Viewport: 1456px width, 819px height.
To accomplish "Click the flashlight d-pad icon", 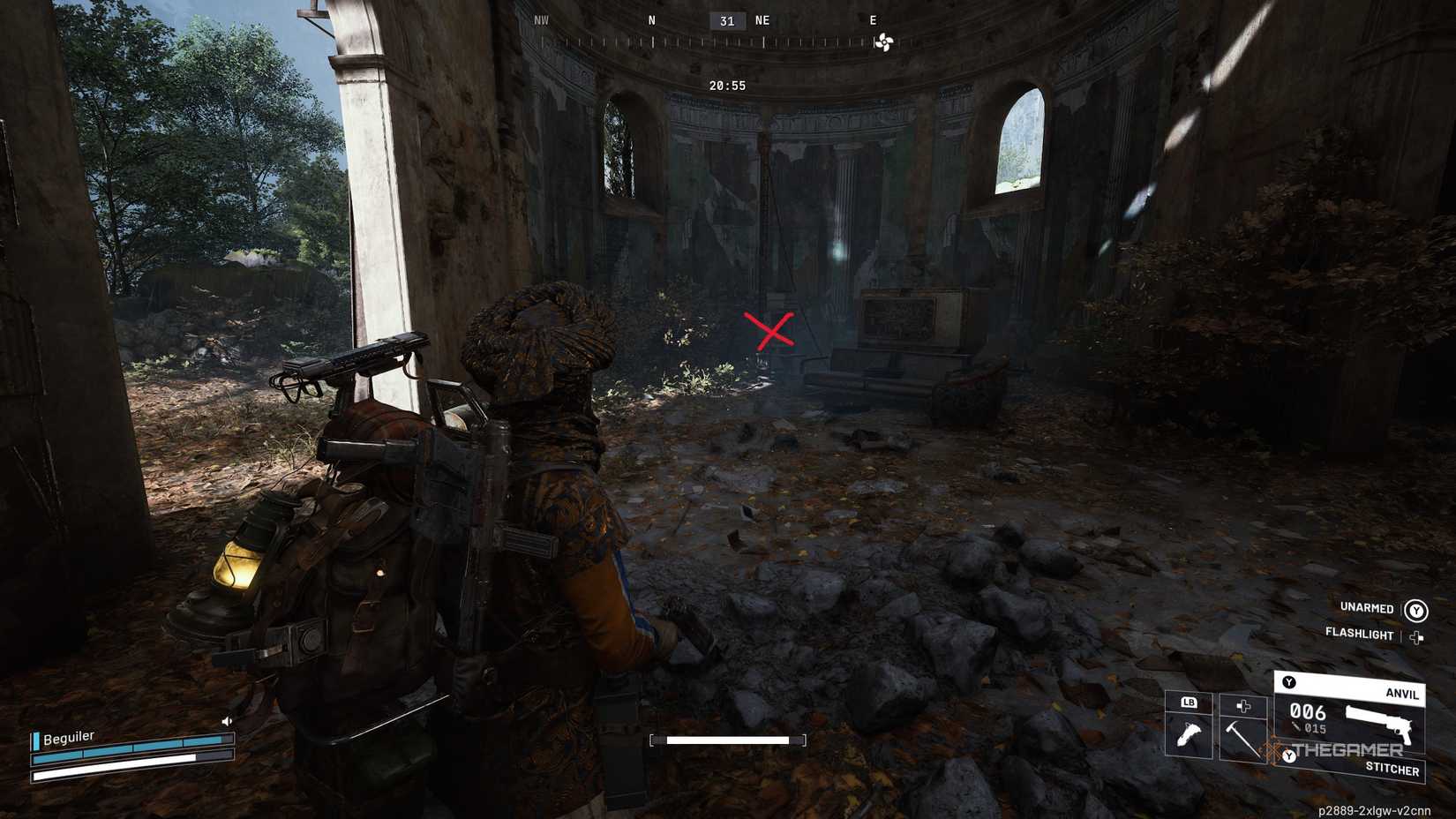I will (1417, 635).
